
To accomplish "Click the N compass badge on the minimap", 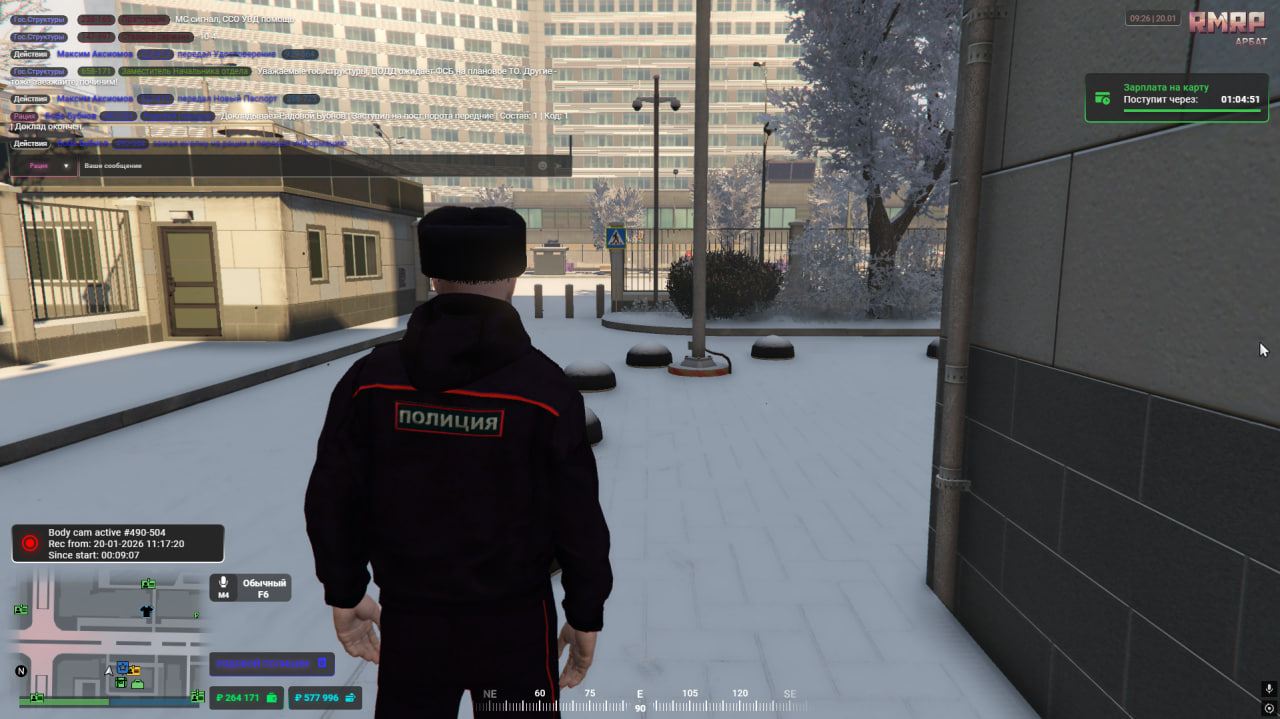I will click(21, 670).
